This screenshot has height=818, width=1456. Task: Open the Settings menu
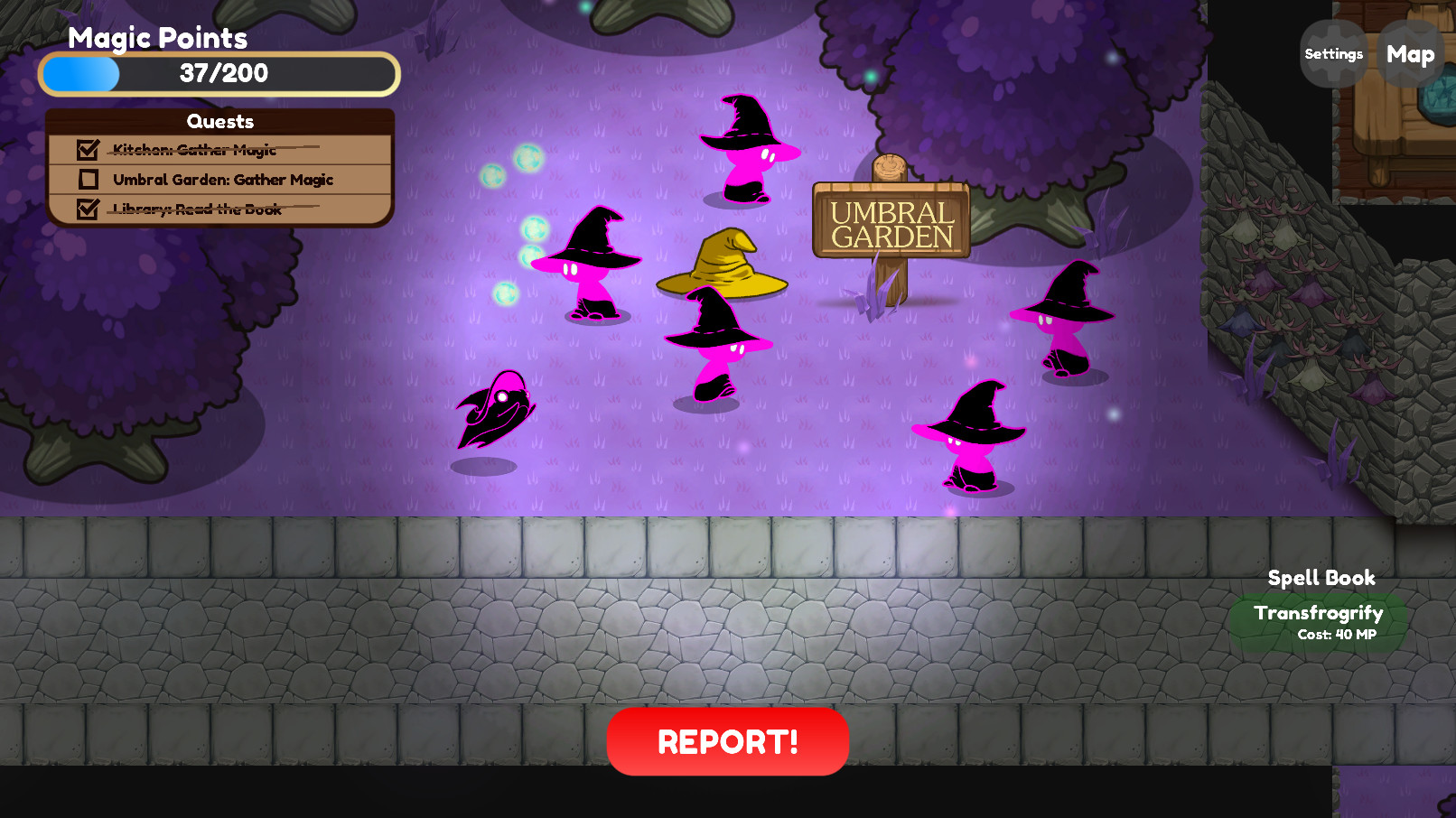tap(1332, 54)
